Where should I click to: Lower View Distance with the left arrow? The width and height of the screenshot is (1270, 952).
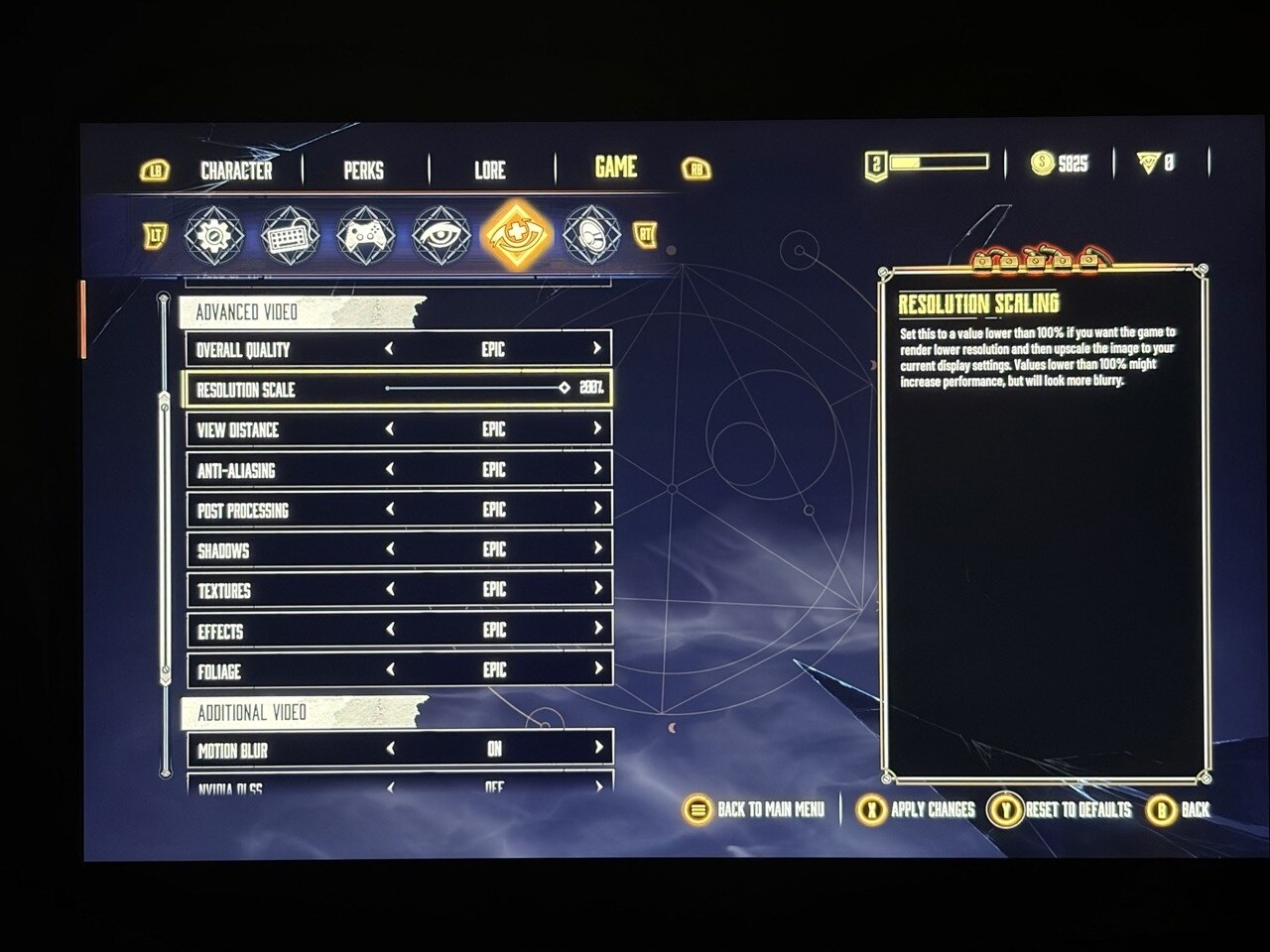point(390,429)
